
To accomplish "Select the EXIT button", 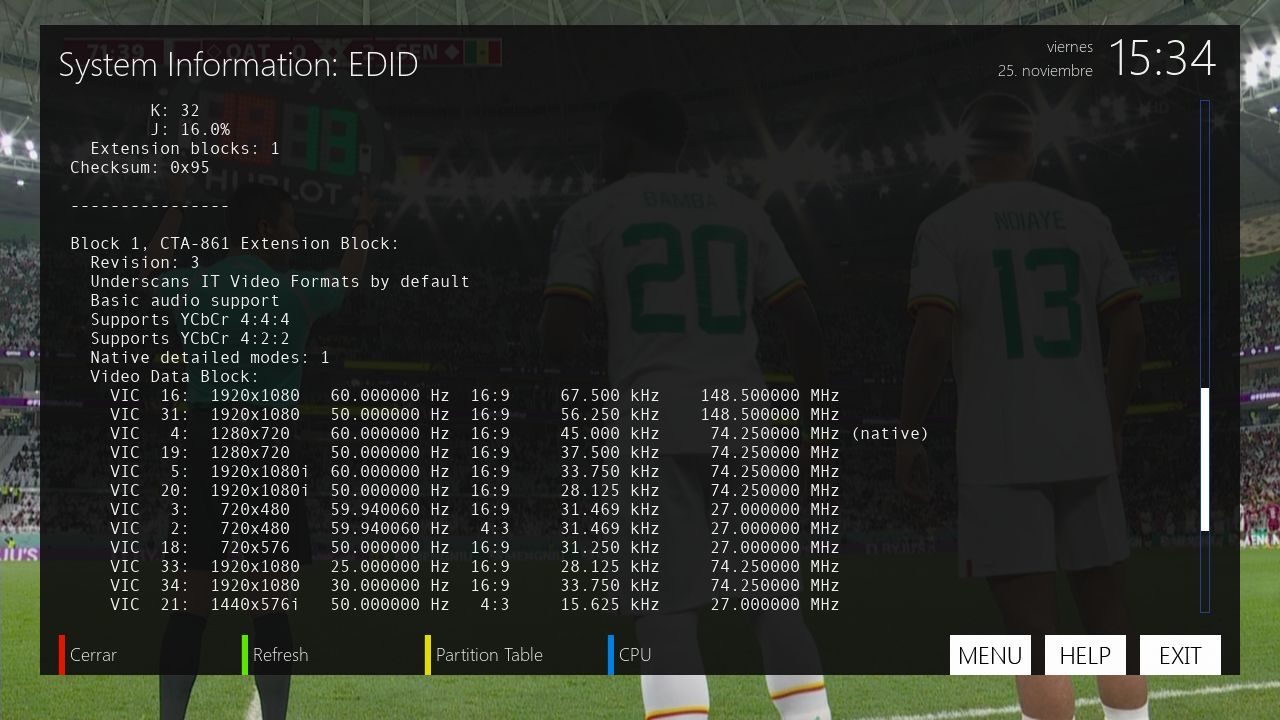I will tap(1180, 655).
